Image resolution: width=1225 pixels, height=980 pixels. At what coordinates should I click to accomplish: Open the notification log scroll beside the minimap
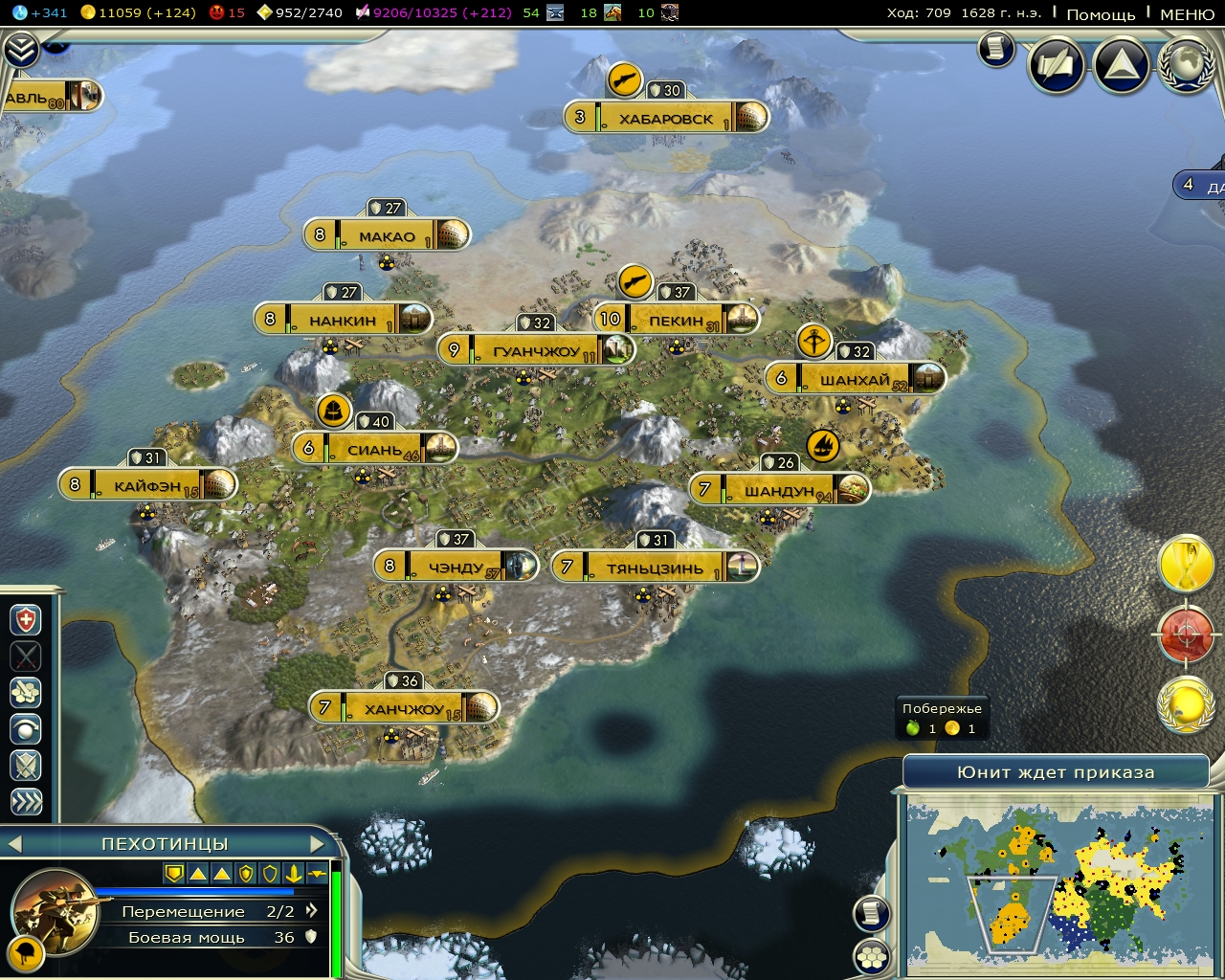[871, 912]
